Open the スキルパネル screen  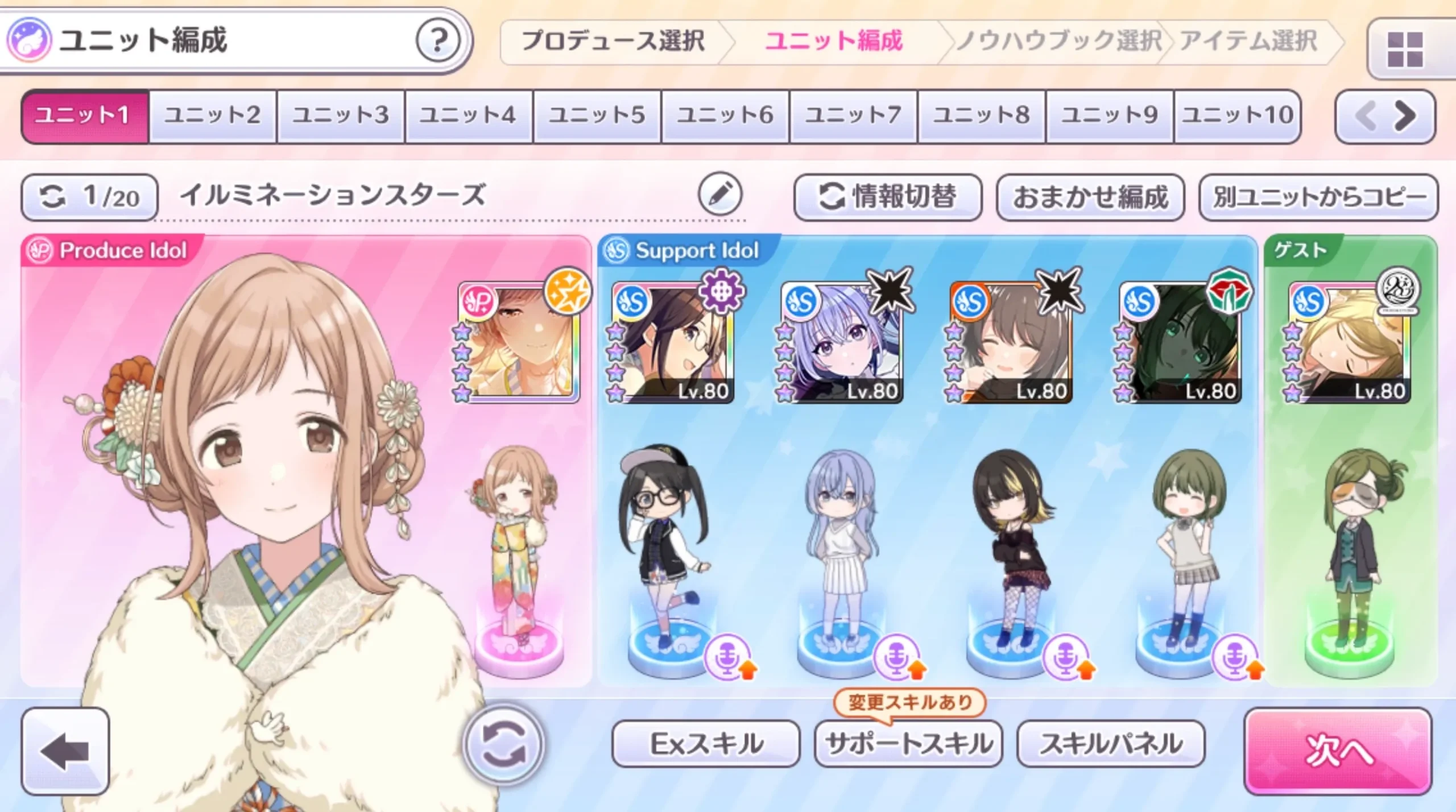(1110, 743)
